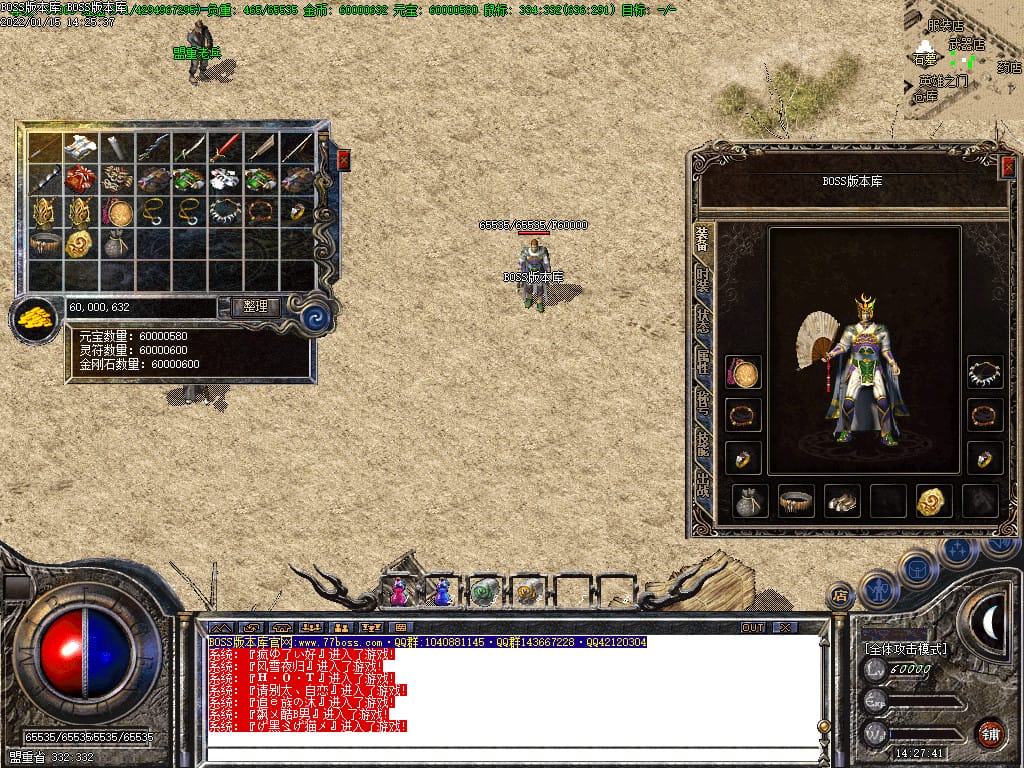The width and height of the screenshot is (1024, 768).
Task: Click the OUT button above the chat
Action: [x=753, y=627]
